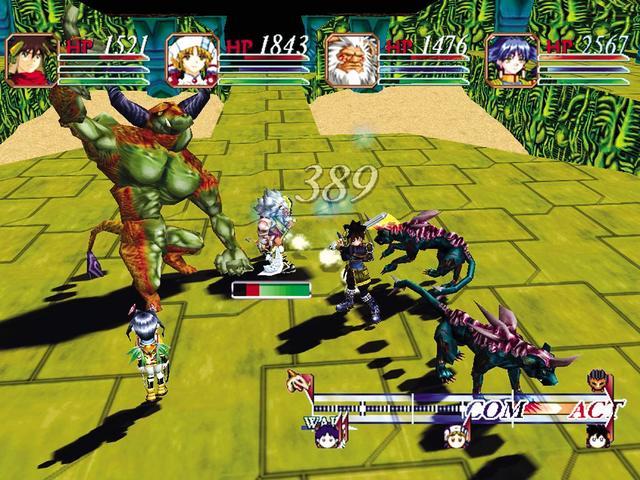Click the enemy marker above the WAIT end
640x480 pixels.
(x=299, y=381)
